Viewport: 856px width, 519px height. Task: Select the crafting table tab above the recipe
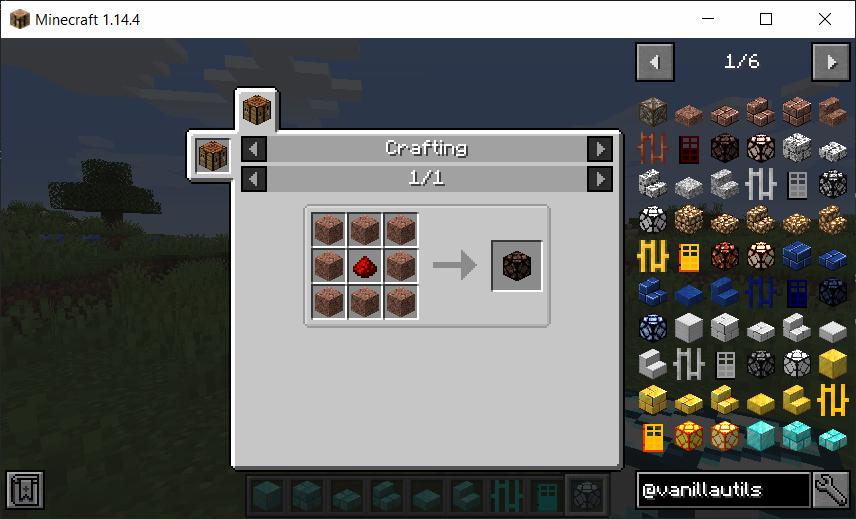click(257, 110)
